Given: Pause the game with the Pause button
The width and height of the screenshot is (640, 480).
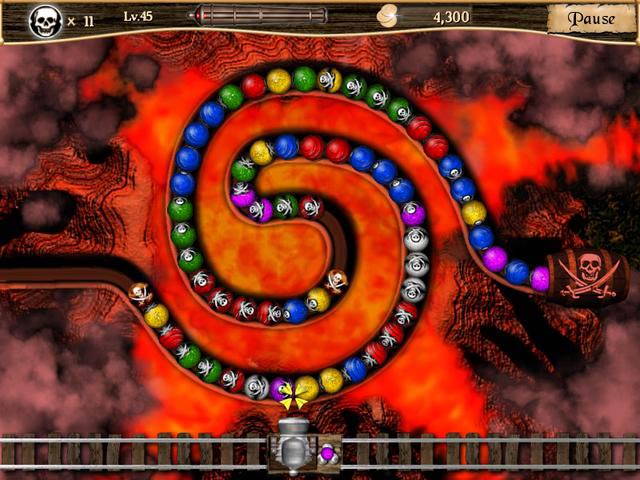Looking at the screenshot, I should pyautogui.click(x=591, y=19).
